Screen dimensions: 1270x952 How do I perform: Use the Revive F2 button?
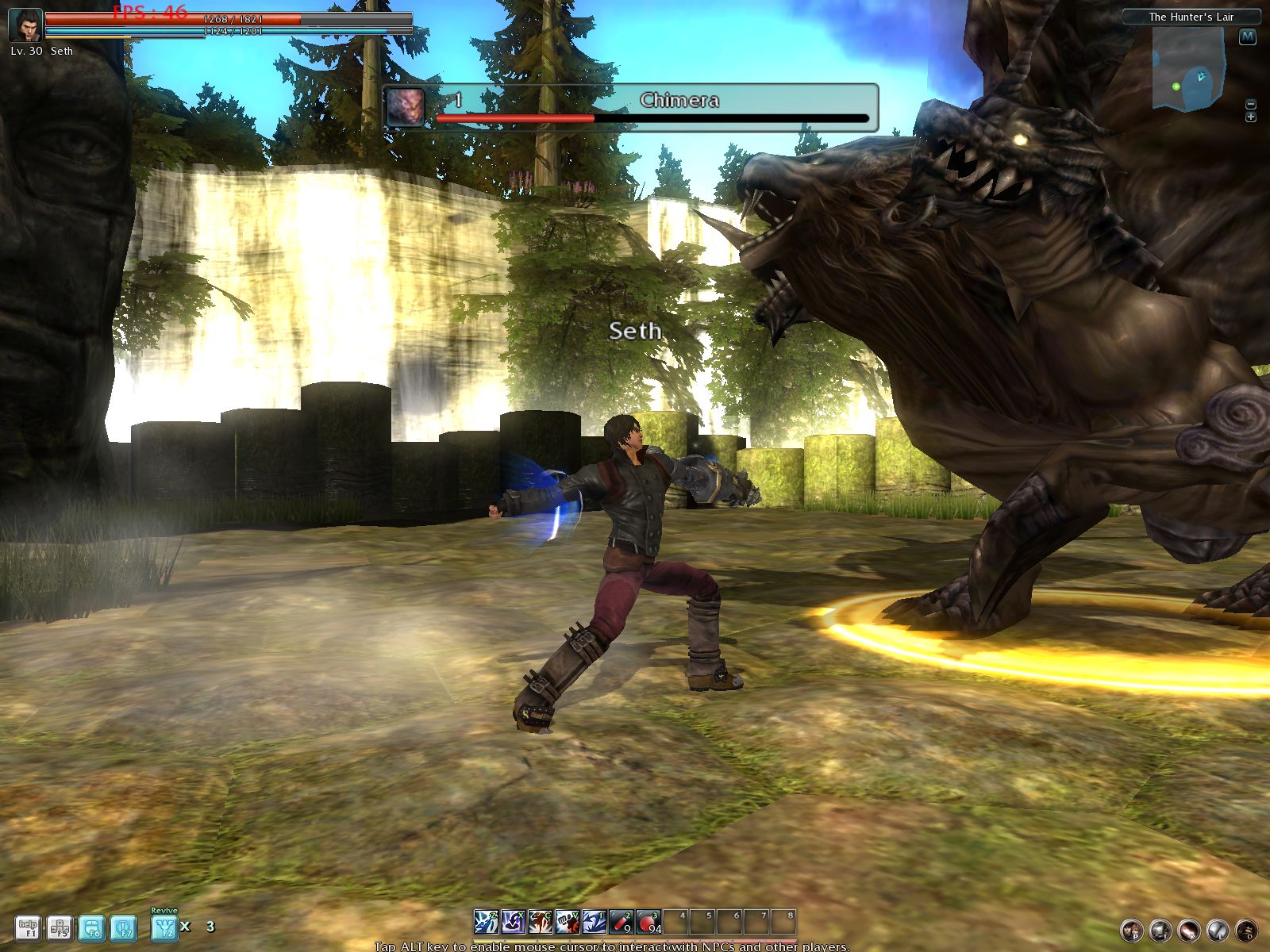tap(164, 927)
